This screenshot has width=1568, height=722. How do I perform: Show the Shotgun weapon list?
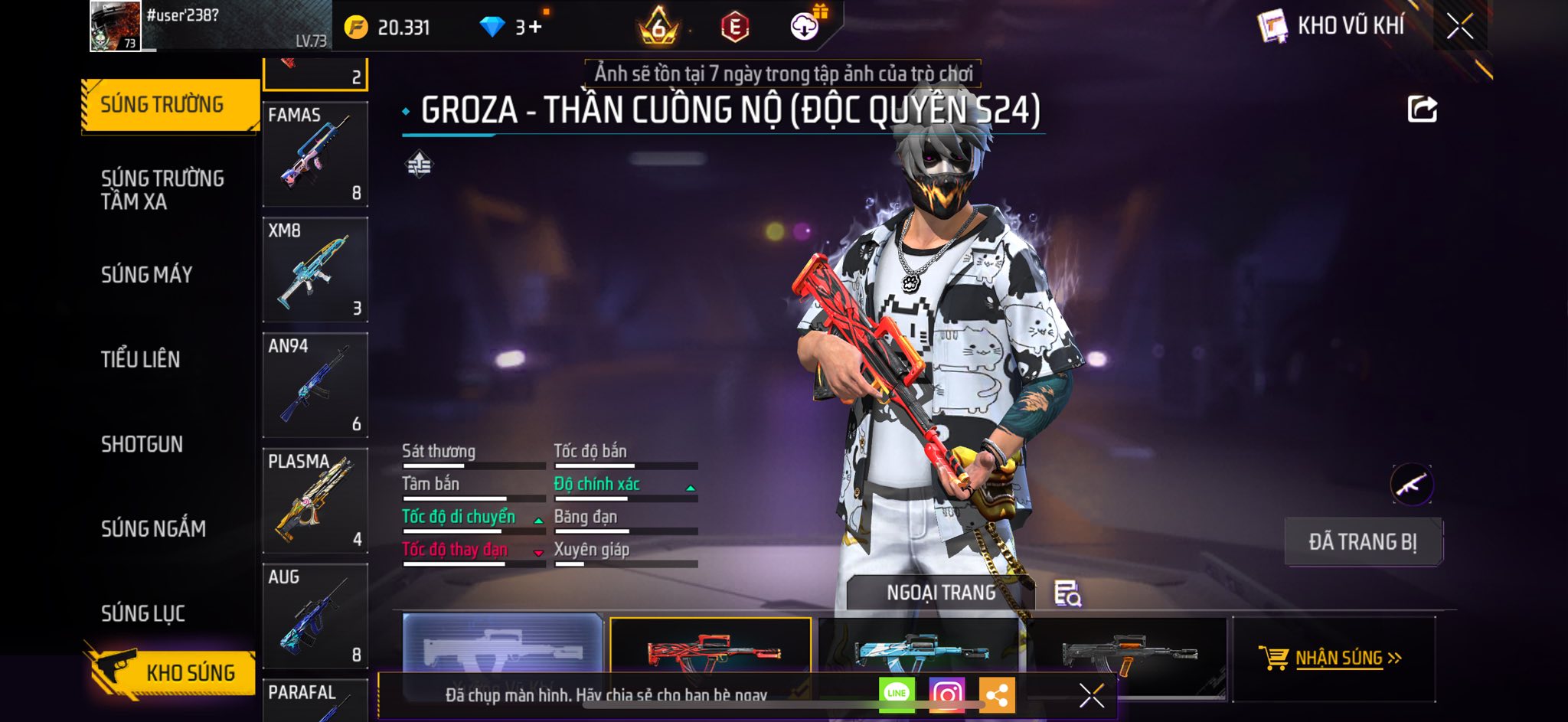tap(142, 444)
